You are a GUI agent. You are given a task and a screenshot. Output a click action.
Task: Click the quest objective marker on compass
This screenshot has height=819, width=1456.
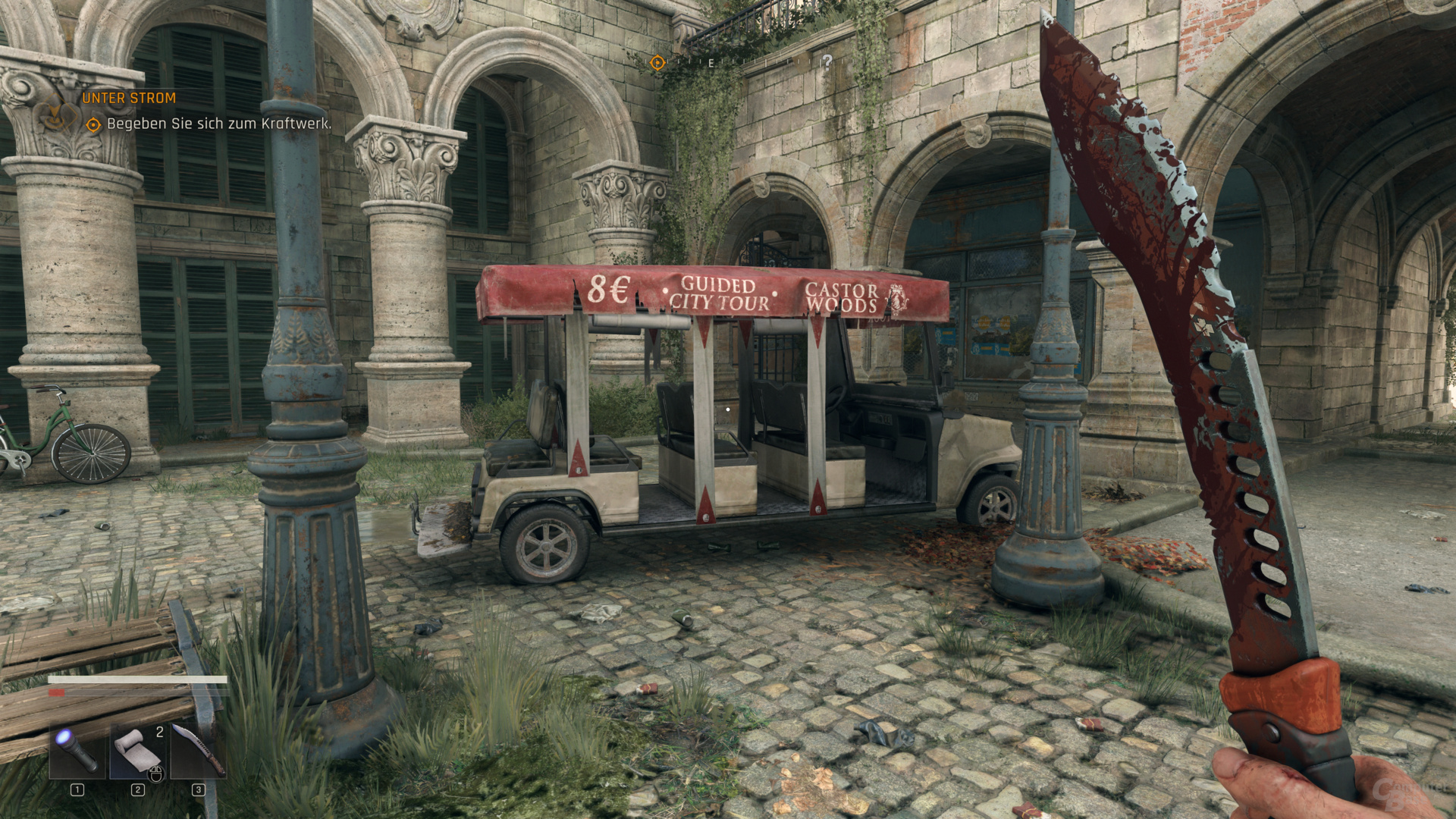(x=657, y=63)
